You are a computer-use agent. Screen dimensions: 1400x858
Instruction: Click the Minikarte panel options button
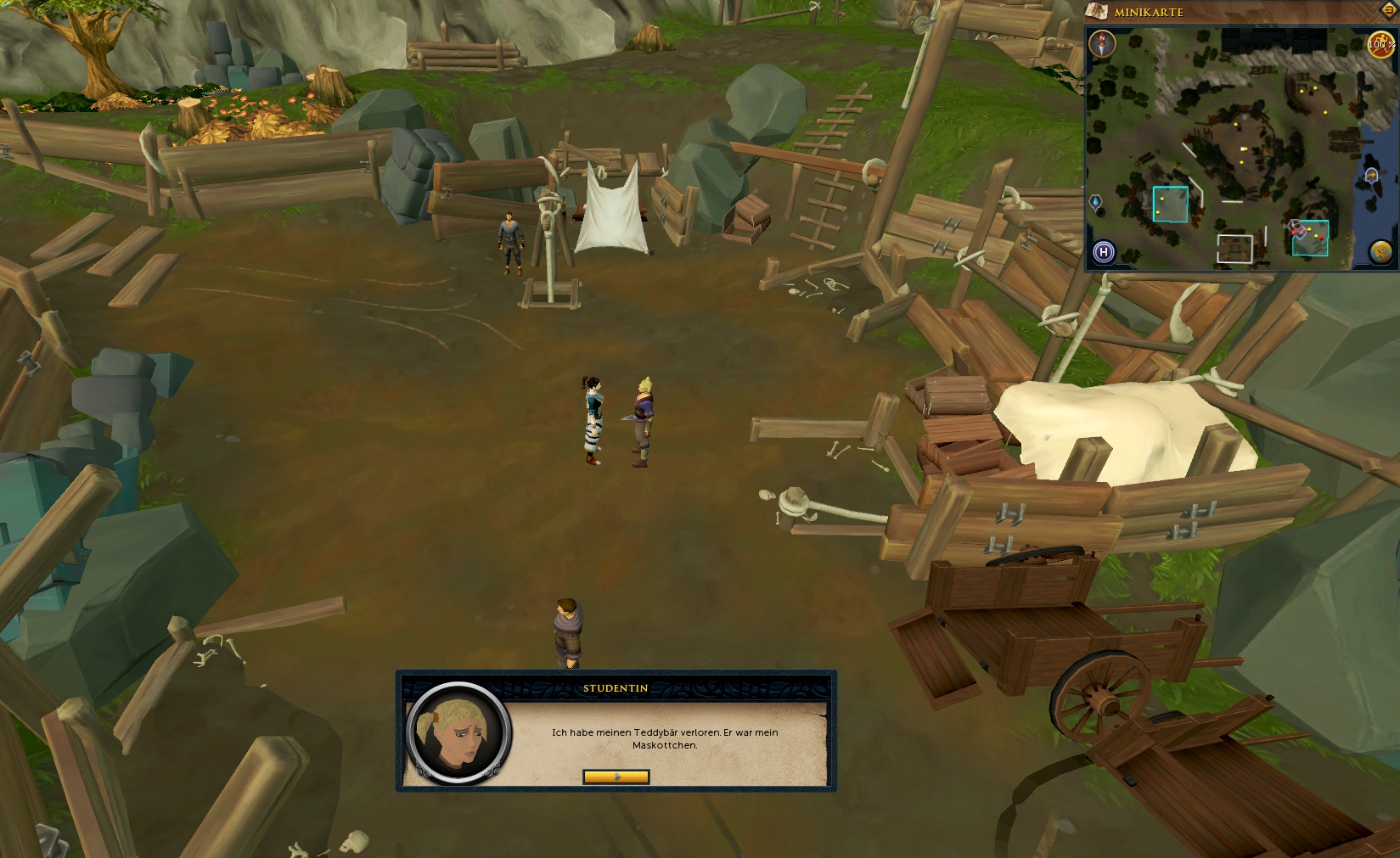tap(1390, 9)
